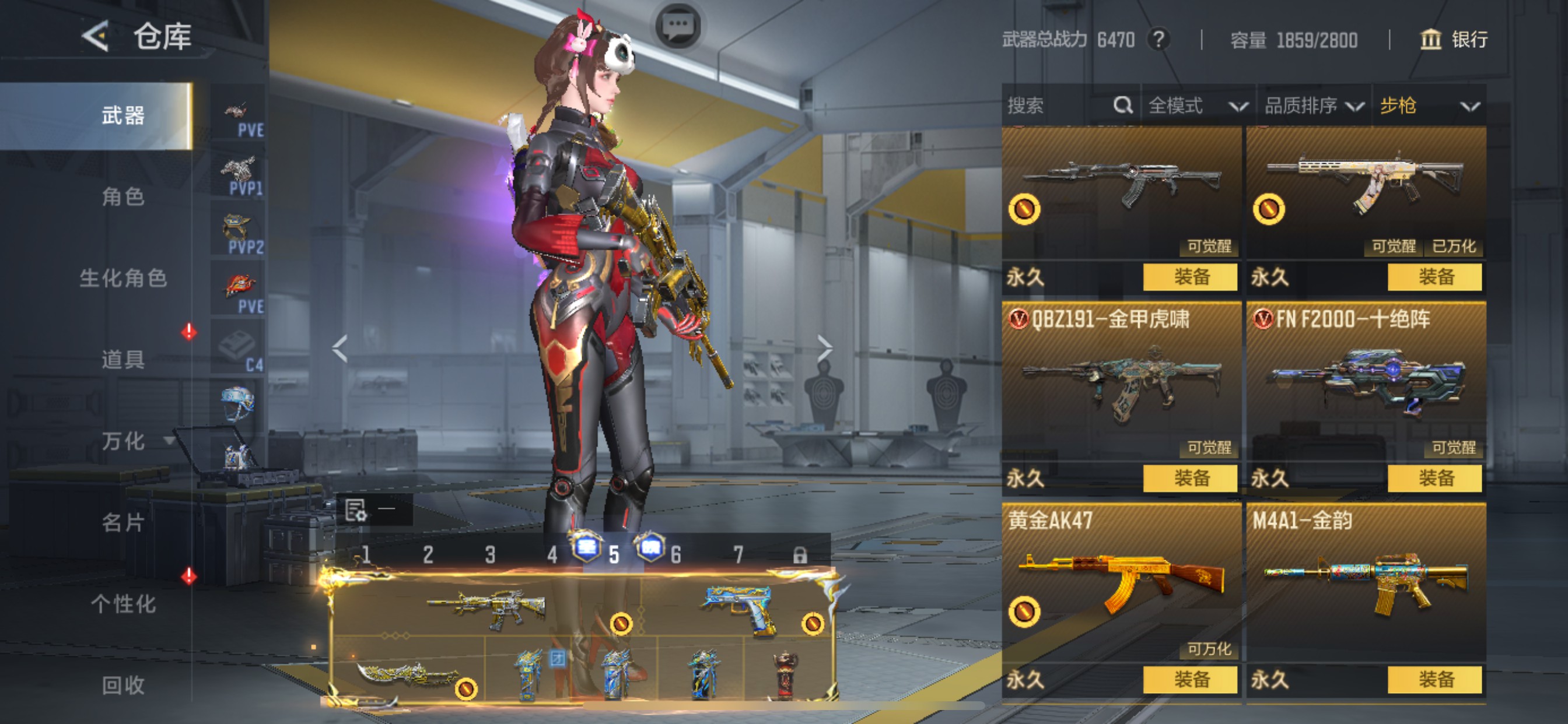Equip the M4A1-金韵 rifle
1568x724 pixels.
click(1434, 679)
